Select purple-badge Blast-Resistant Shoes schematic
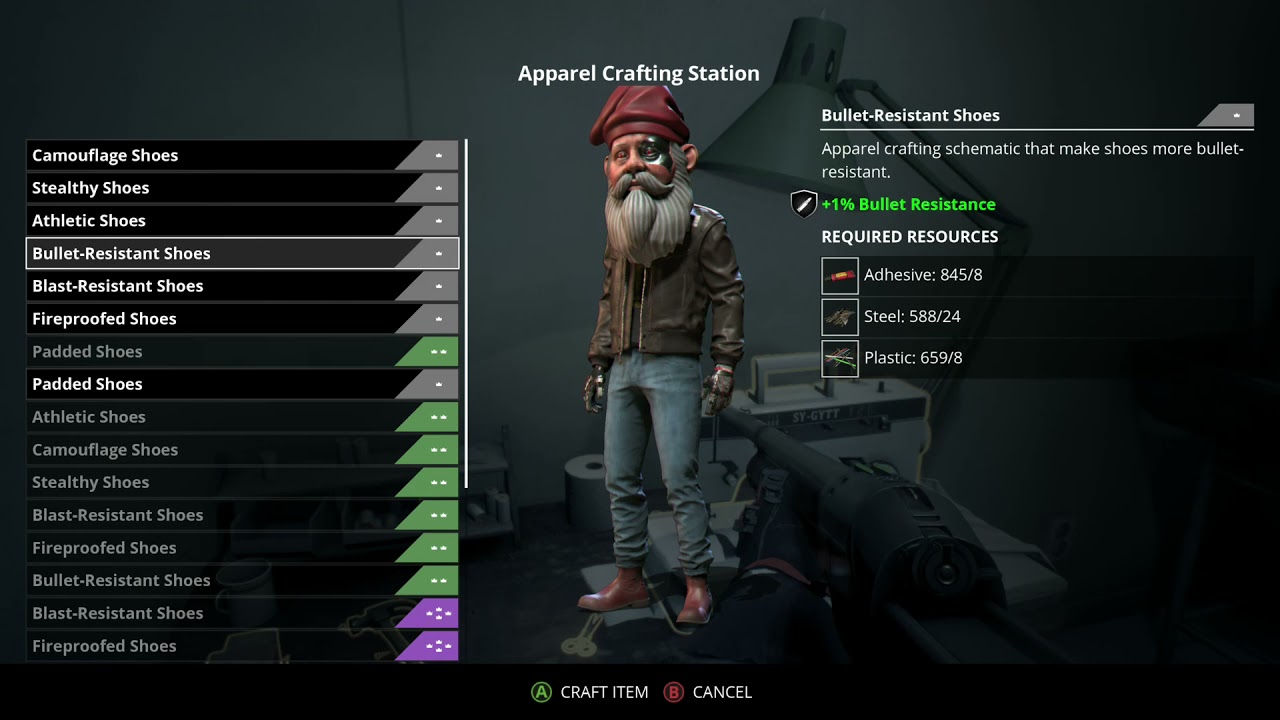1280x720 pixels. (x=240, y=613)
